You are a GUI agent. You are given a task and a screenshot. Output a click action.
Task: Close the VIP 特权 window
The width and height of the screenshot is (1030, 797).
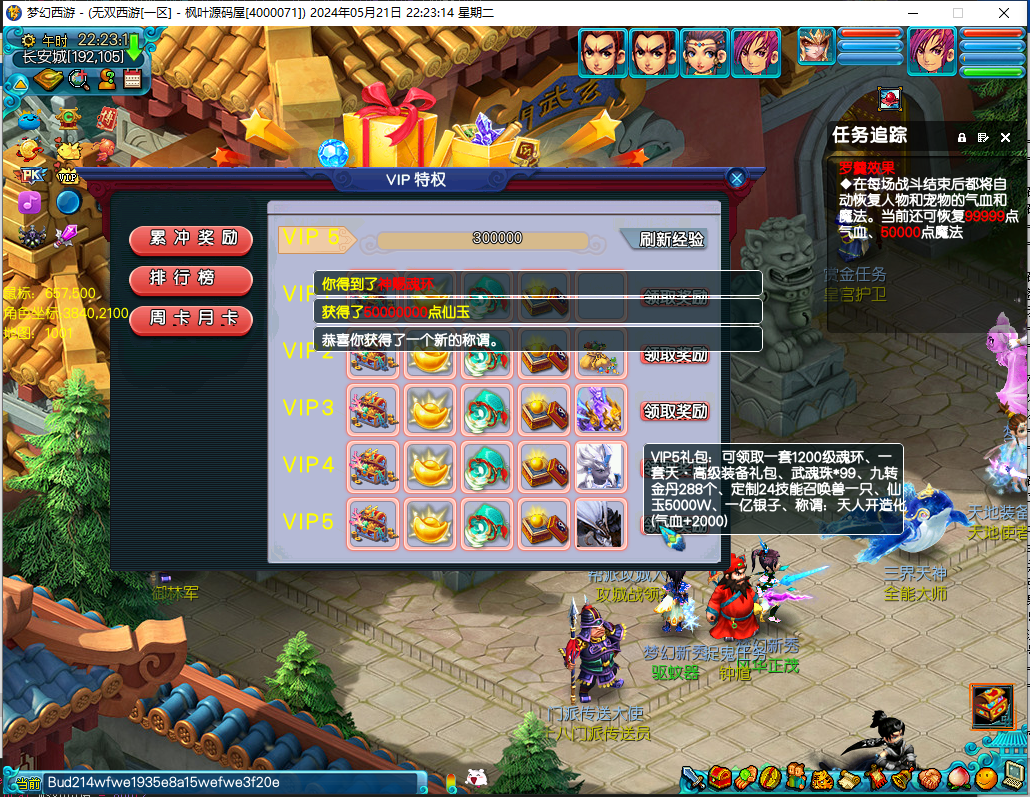click(x=737, y=179)
